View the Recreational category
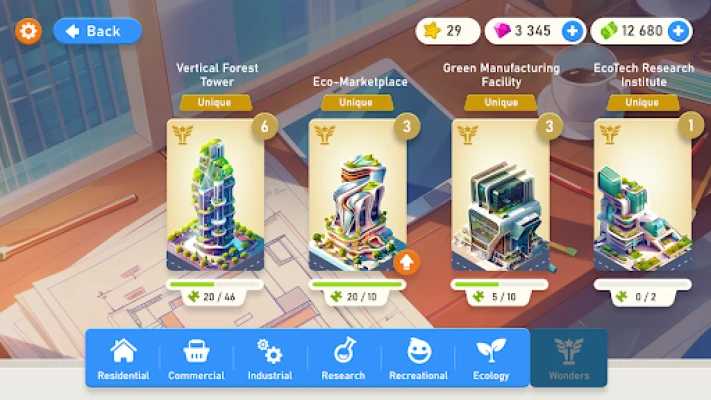Screen dimensions: 711x400 [x=418, y=359]
